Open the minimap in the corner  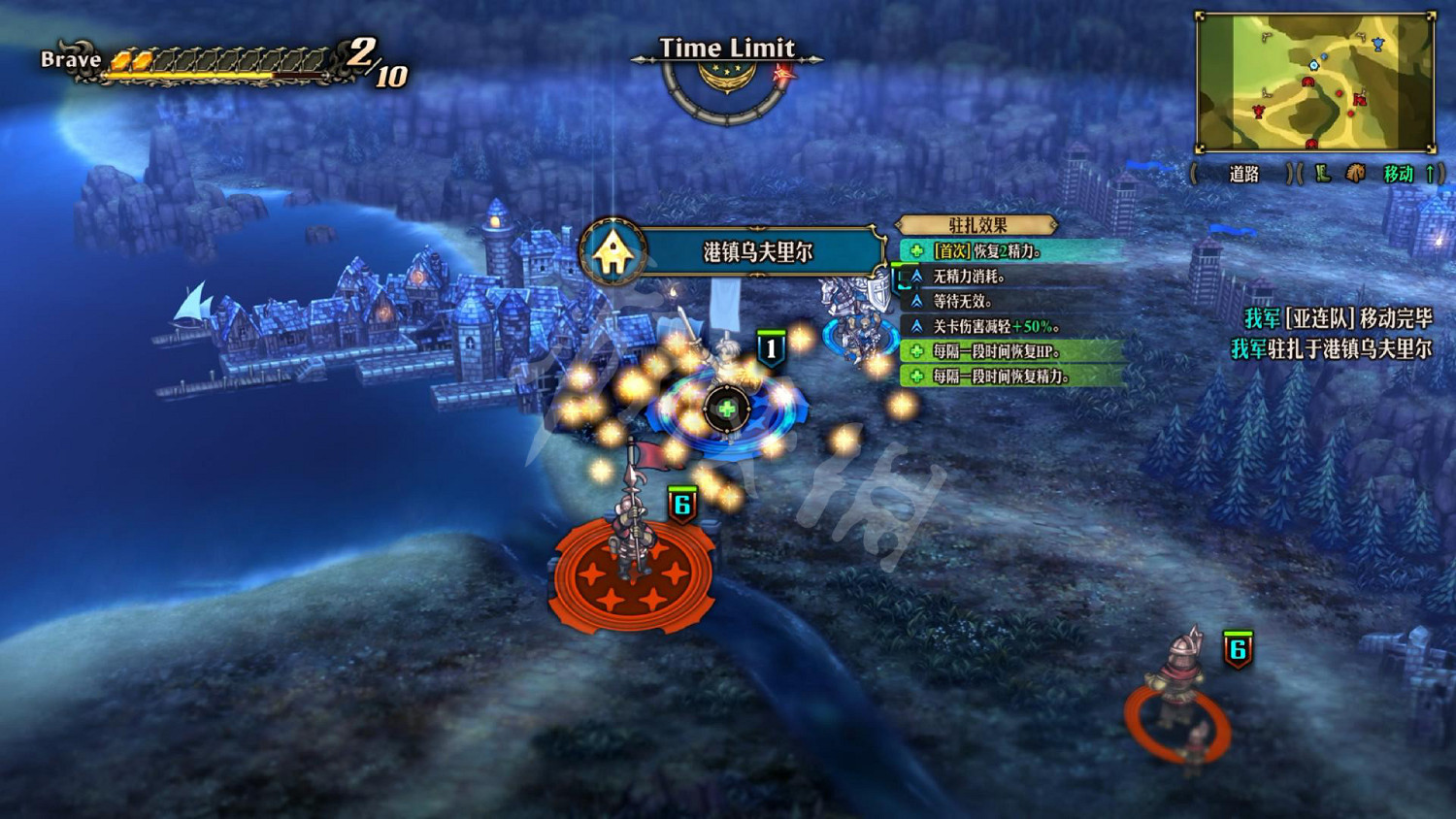[x=1315, y=82]
